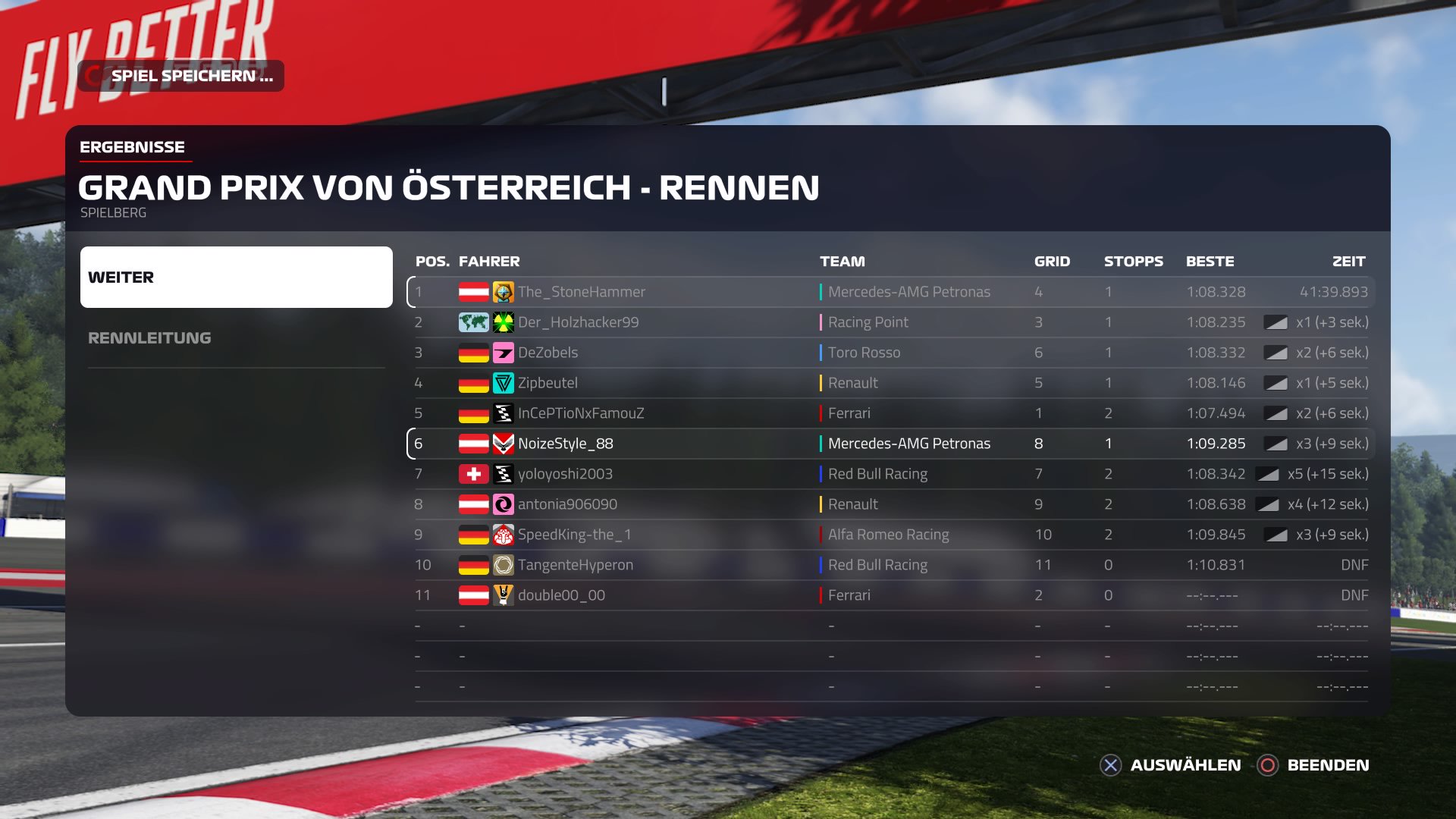Choose Der_Holzhacker99 in results list

[890, 322]
